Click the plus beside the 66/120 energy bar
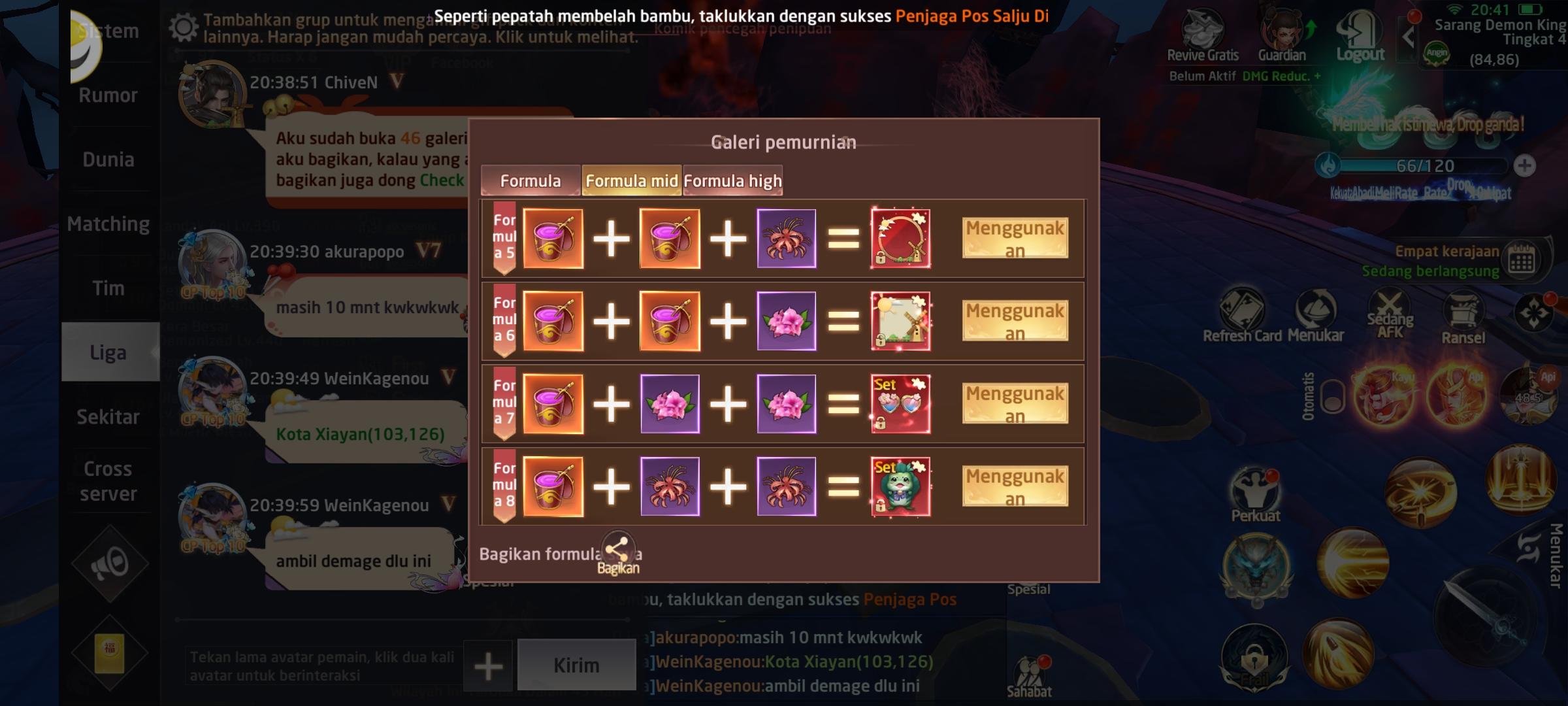The image size is (1568, 706). pyautogui.click(x=1525, y=165)
